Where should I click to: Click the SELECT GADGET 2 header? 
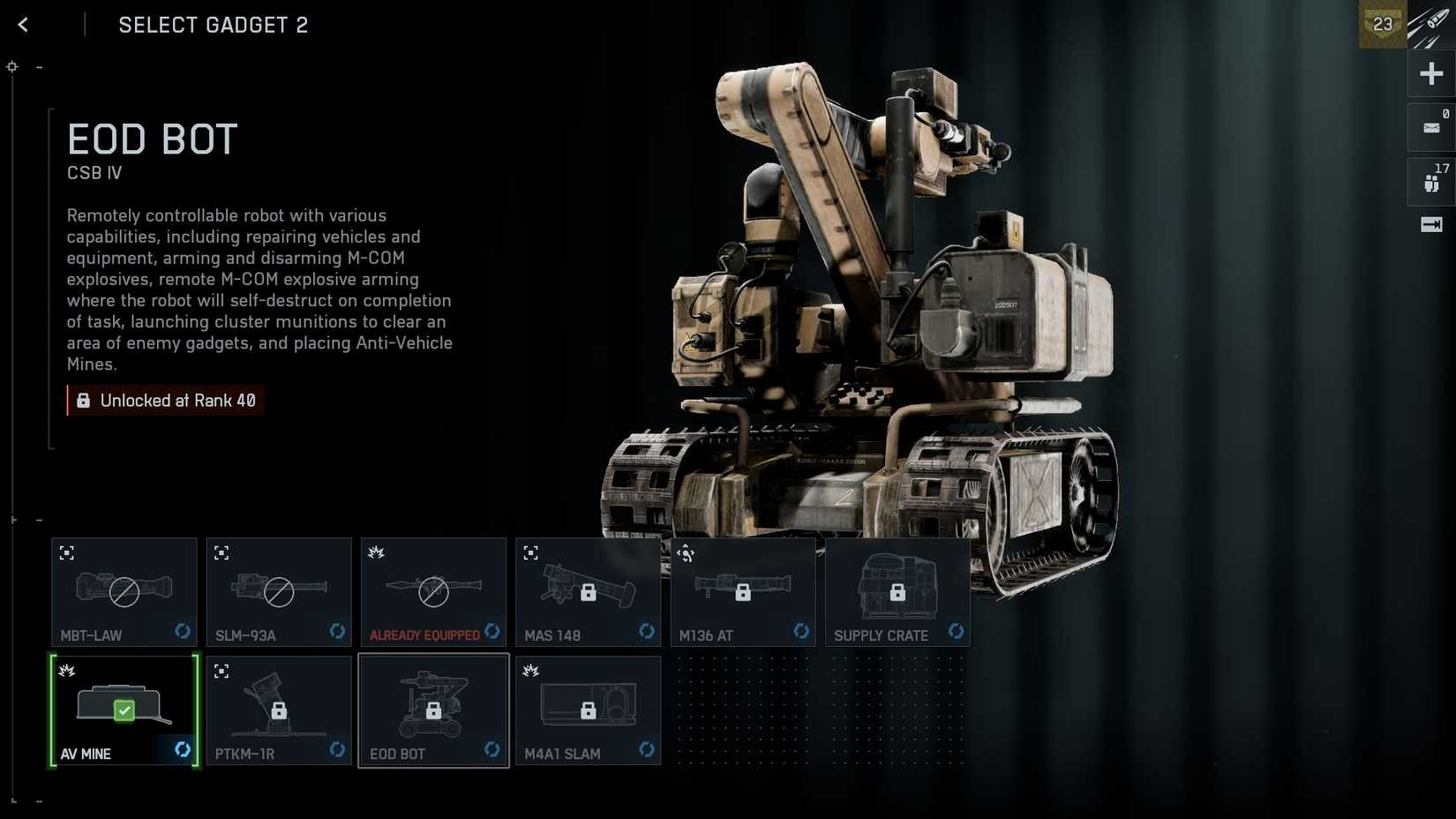213,25
